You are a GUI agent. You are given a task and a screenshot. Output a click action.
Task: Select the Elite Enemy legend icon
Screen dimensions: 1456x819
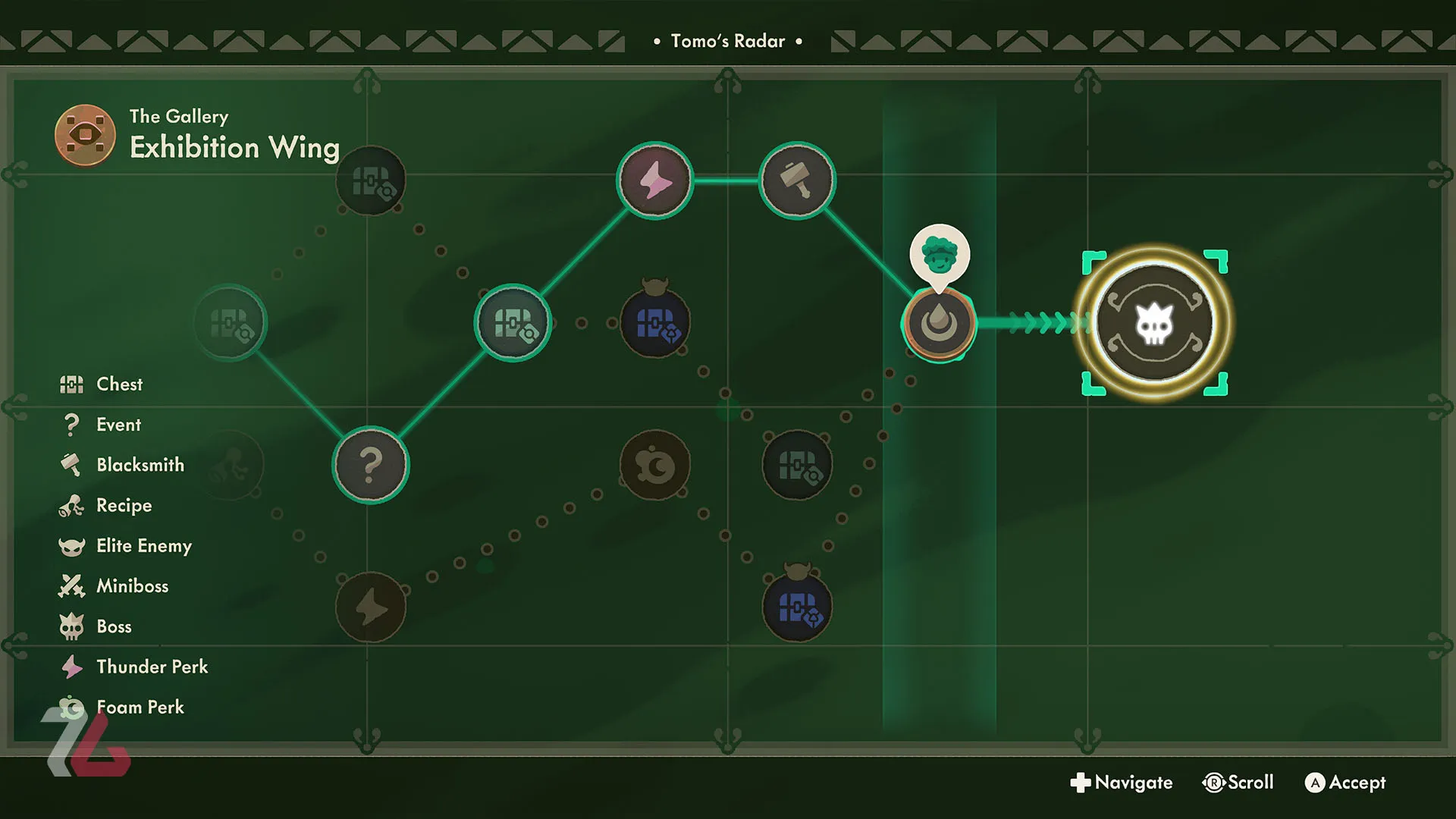[x=71, y=545]
